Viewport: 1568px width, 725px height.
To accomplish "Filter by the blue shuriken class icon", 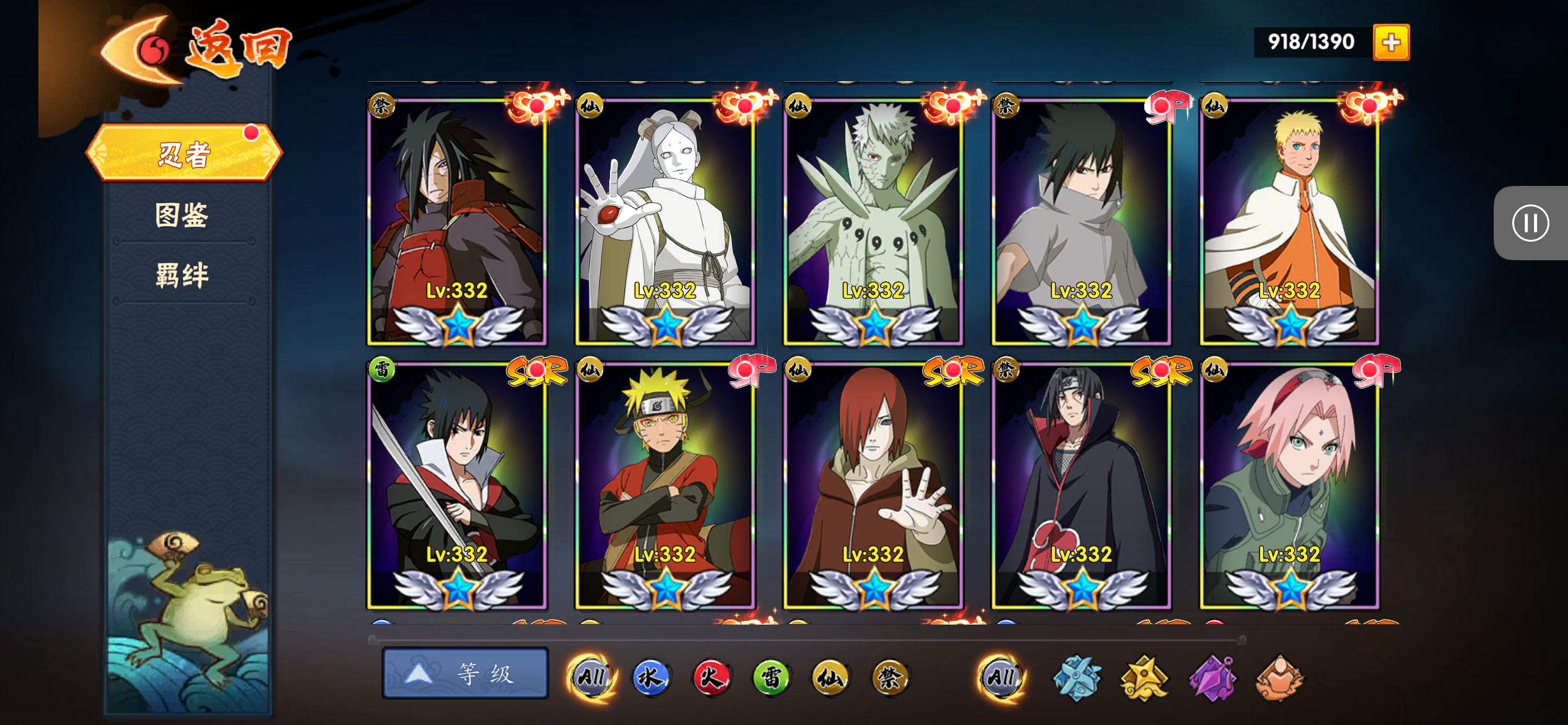I will (x=1077, y=678).
